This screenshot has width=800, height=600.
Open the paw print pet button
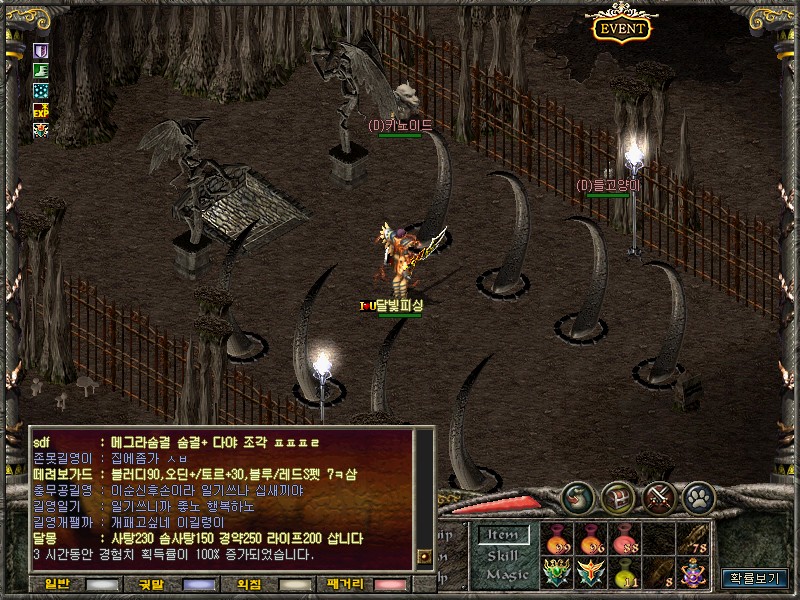click(x=698, y=497)
